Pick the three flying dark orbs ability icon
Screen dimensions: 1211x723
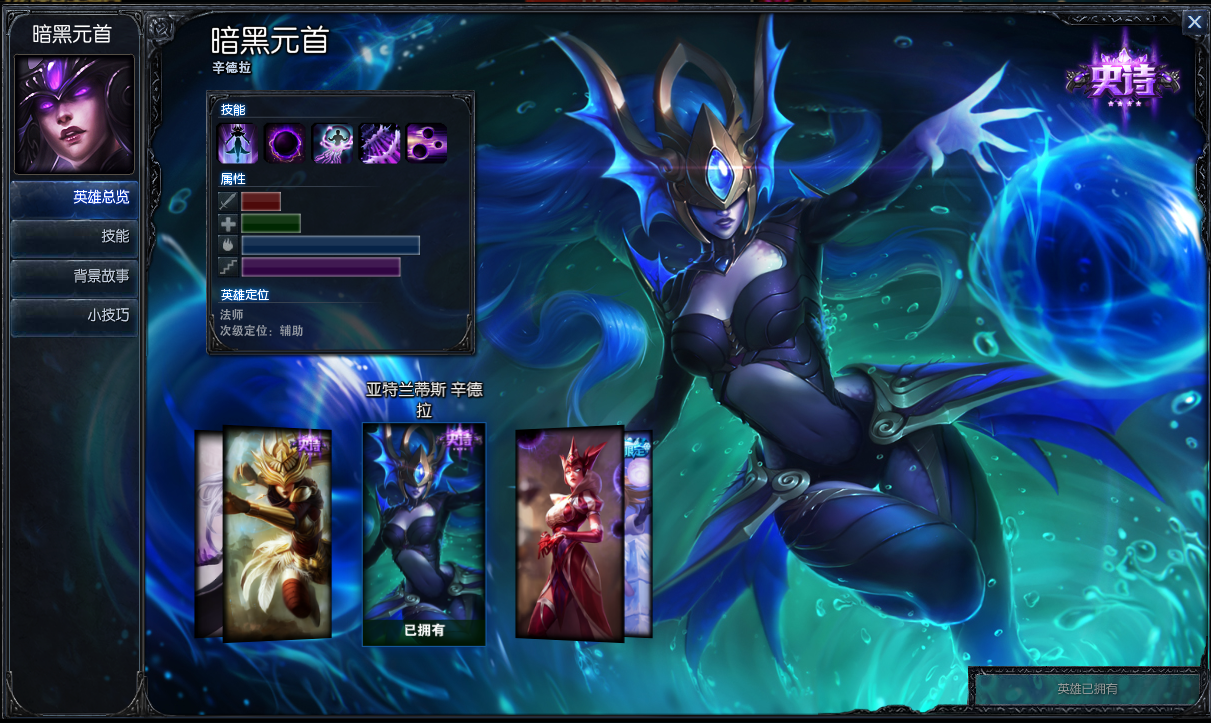(427, 144)
